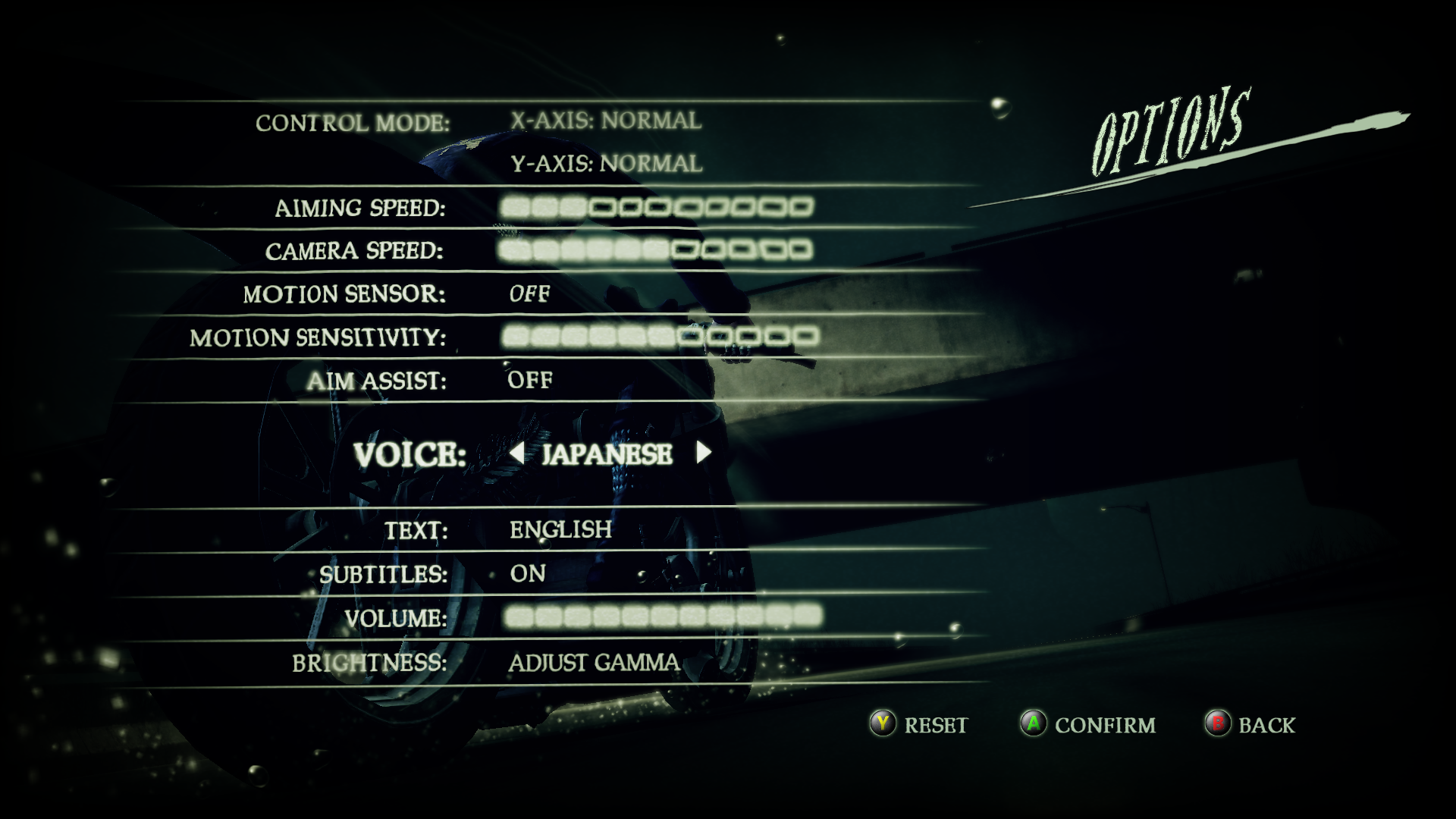Click the Motion Sensitivity value bar
Screen dimensions: 1456x819
[660, 336]
